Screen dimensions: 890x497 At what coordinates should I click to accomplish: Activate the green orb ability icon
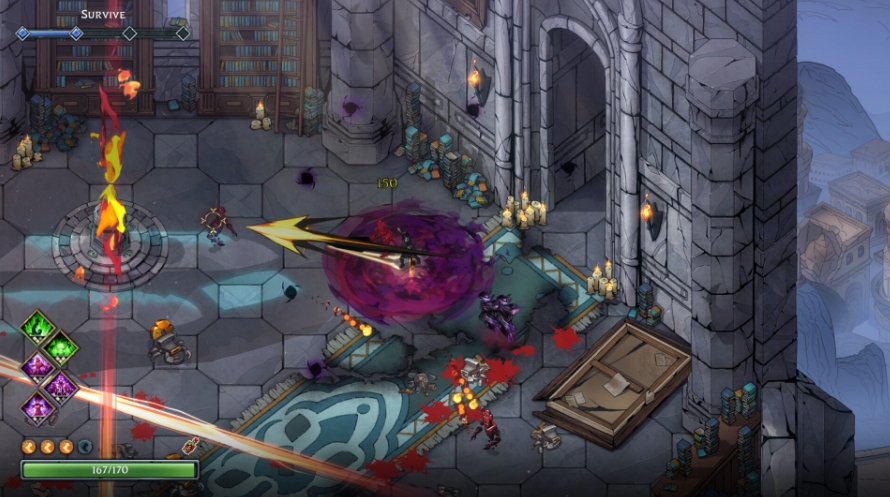coord(60,347)
